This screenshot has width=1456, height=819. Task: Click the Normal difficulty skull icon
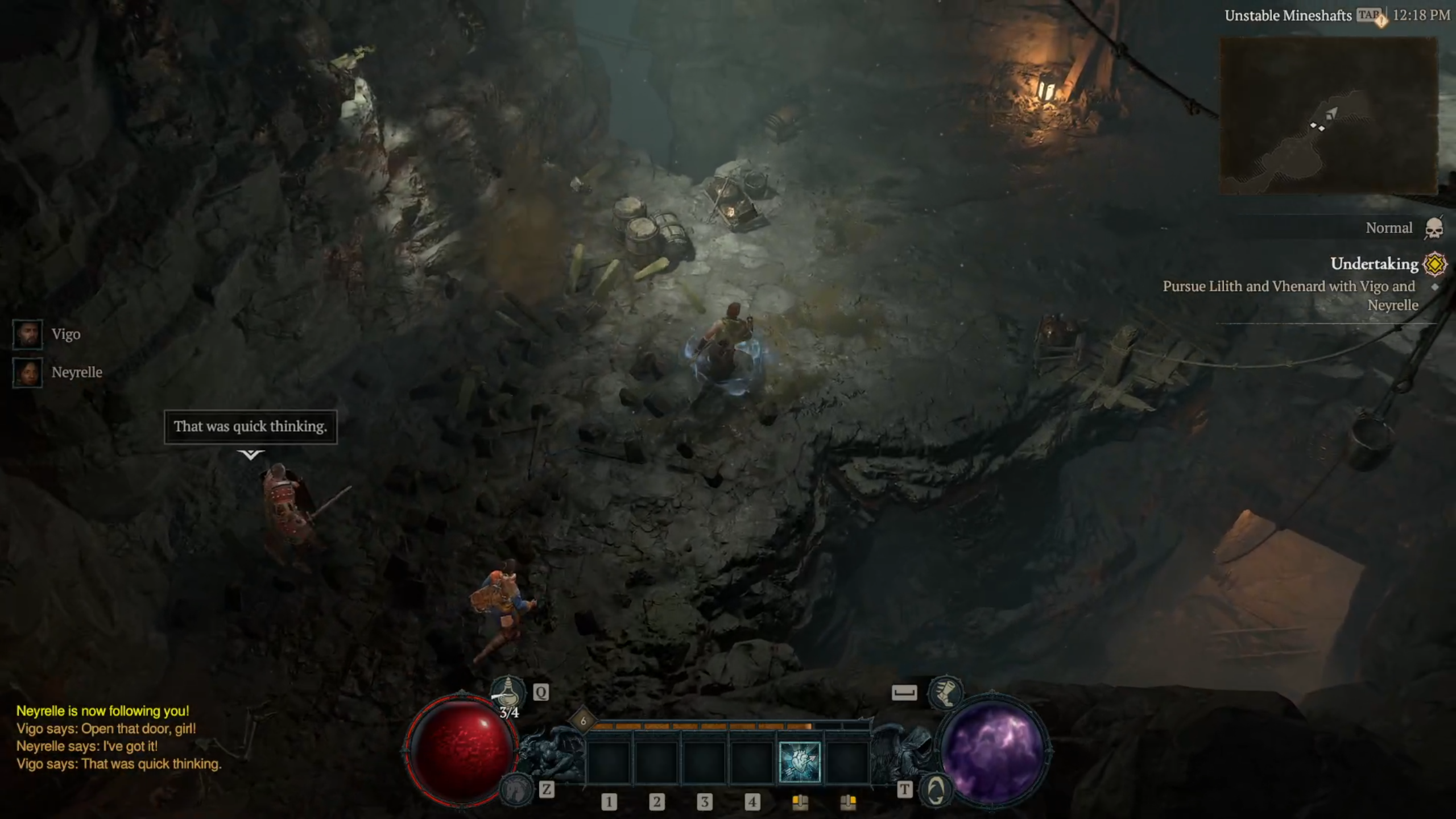[x=1434, y=229]
